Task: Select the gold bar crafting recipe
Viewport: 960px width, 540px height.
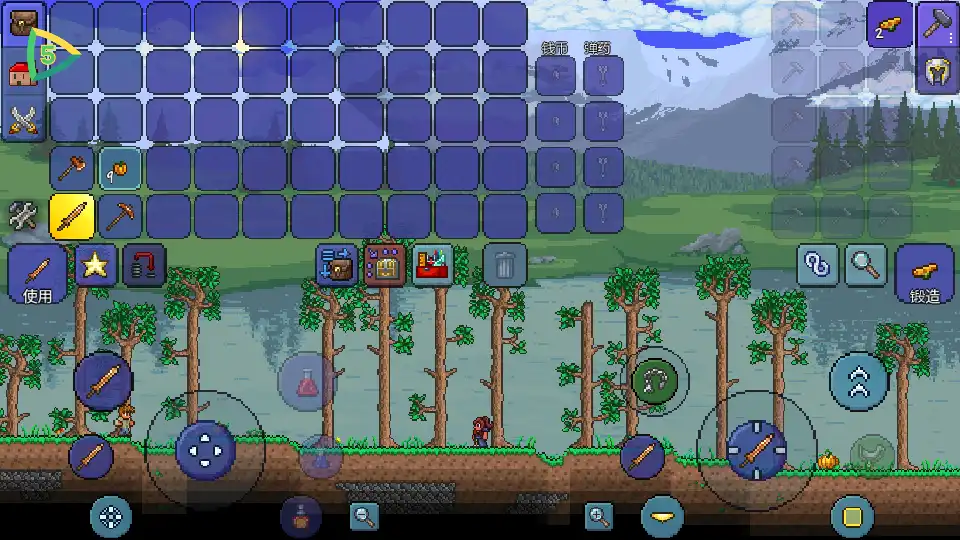Action: (889, 24)
